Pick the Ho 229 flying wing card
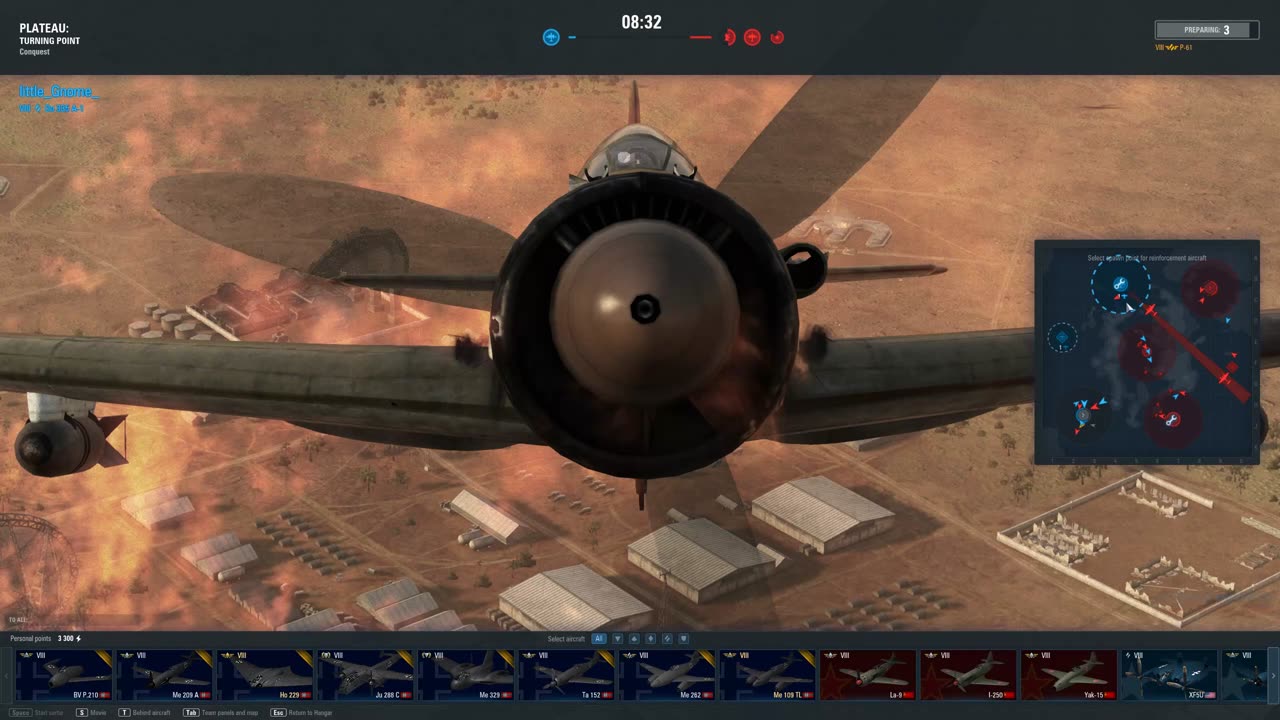Viewport: 1280px width, 720px height. [266, 674]
